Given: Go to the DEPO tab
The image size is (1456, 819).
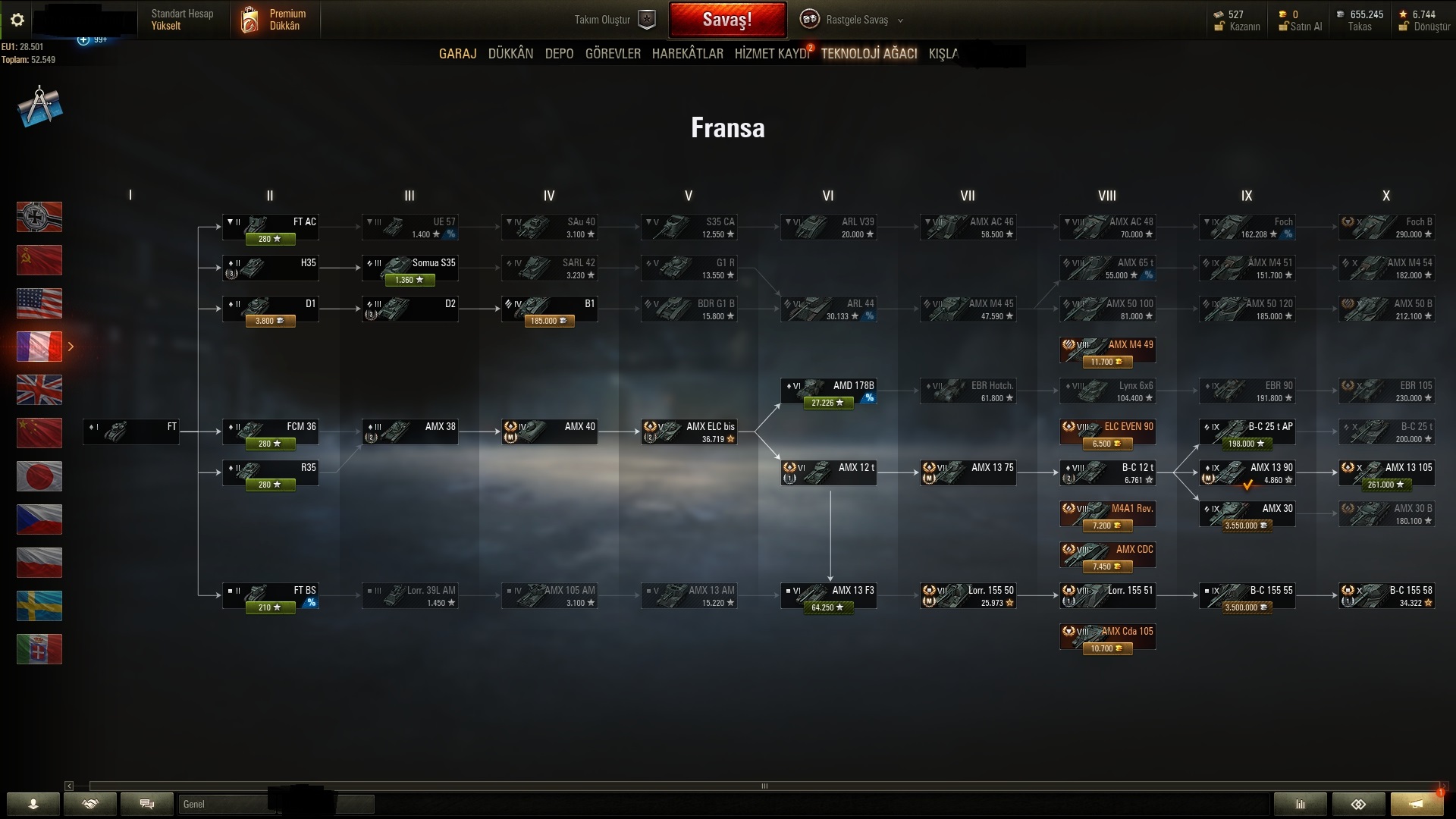Looking at the screenshot, I should pyautogui.click(x=559, y=54).
